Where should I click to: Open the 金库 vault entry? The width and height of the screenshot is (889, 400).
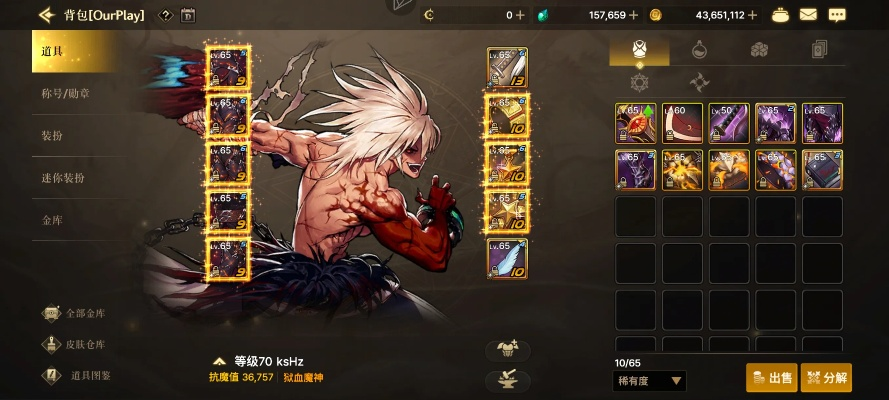pyautogui.click(x=52, y=220)
